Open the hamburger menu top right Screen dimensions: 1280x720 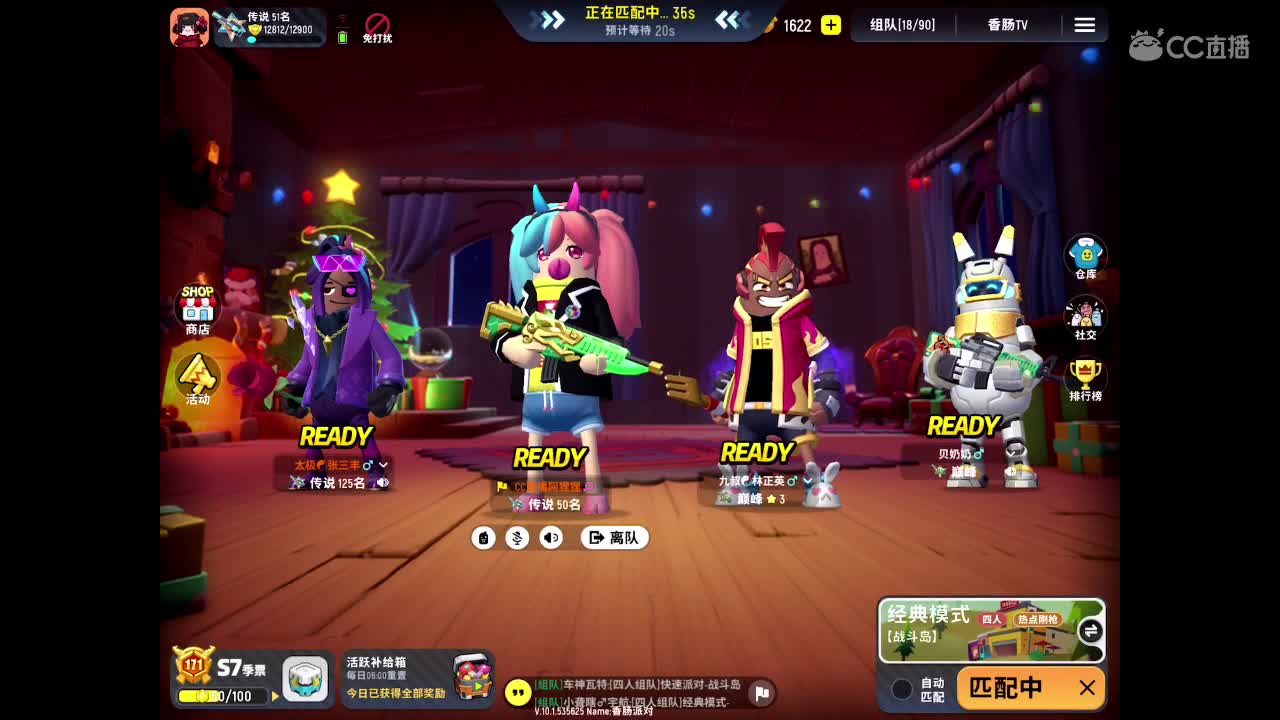[1085, 25]
